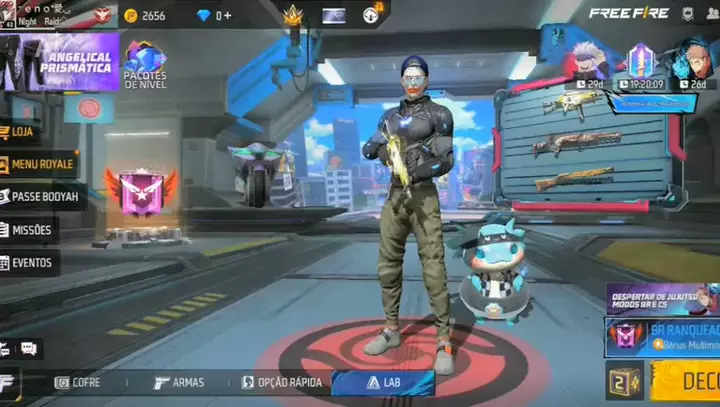Open the Despertar de Jujutsu event banner
Screen dimensions: 720x407
(662, 298)
